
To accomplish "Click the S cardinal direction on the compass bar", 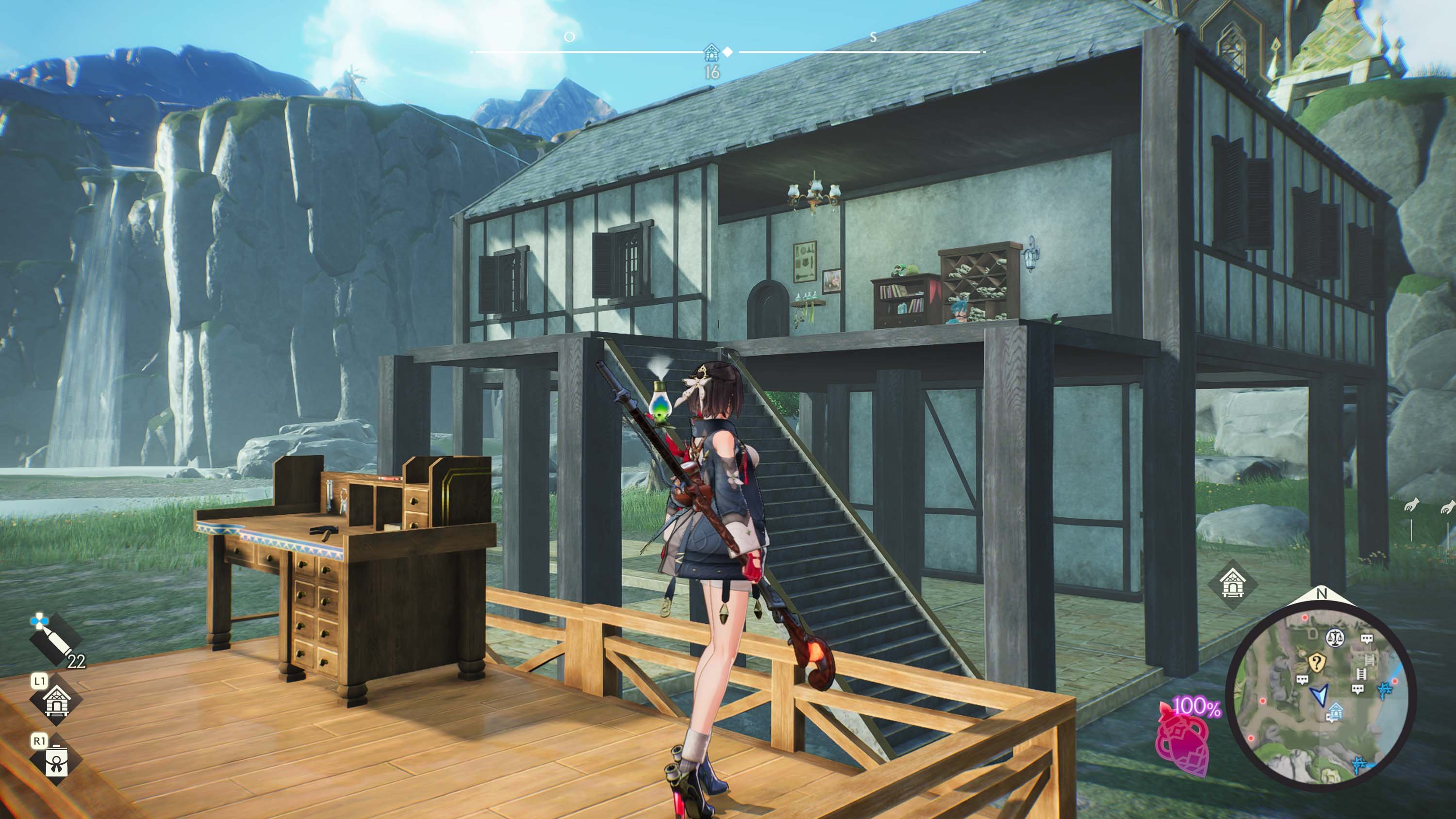I will click(x=872, y=36).
